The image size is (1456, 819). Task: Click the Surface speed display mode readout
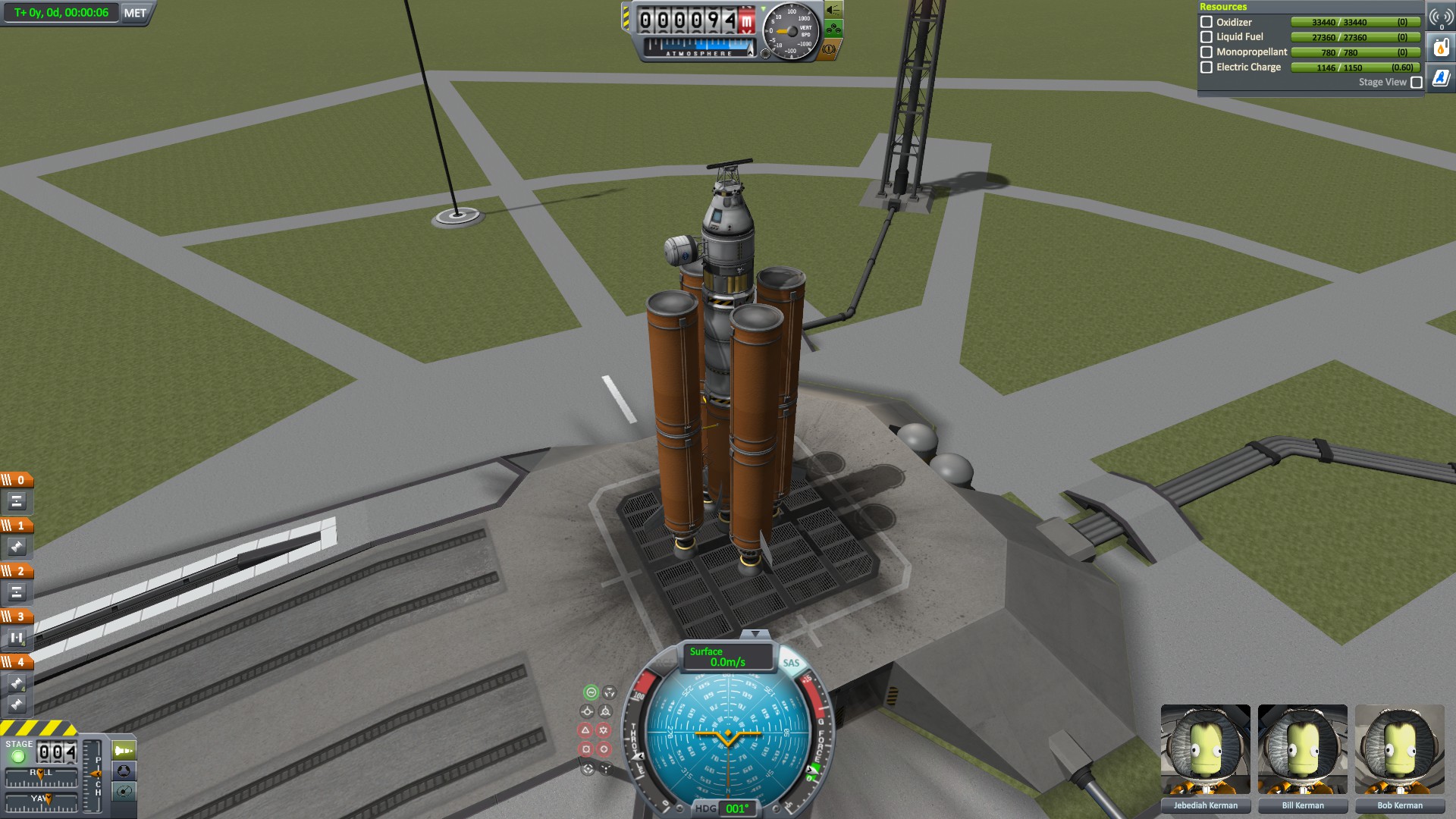726,657
